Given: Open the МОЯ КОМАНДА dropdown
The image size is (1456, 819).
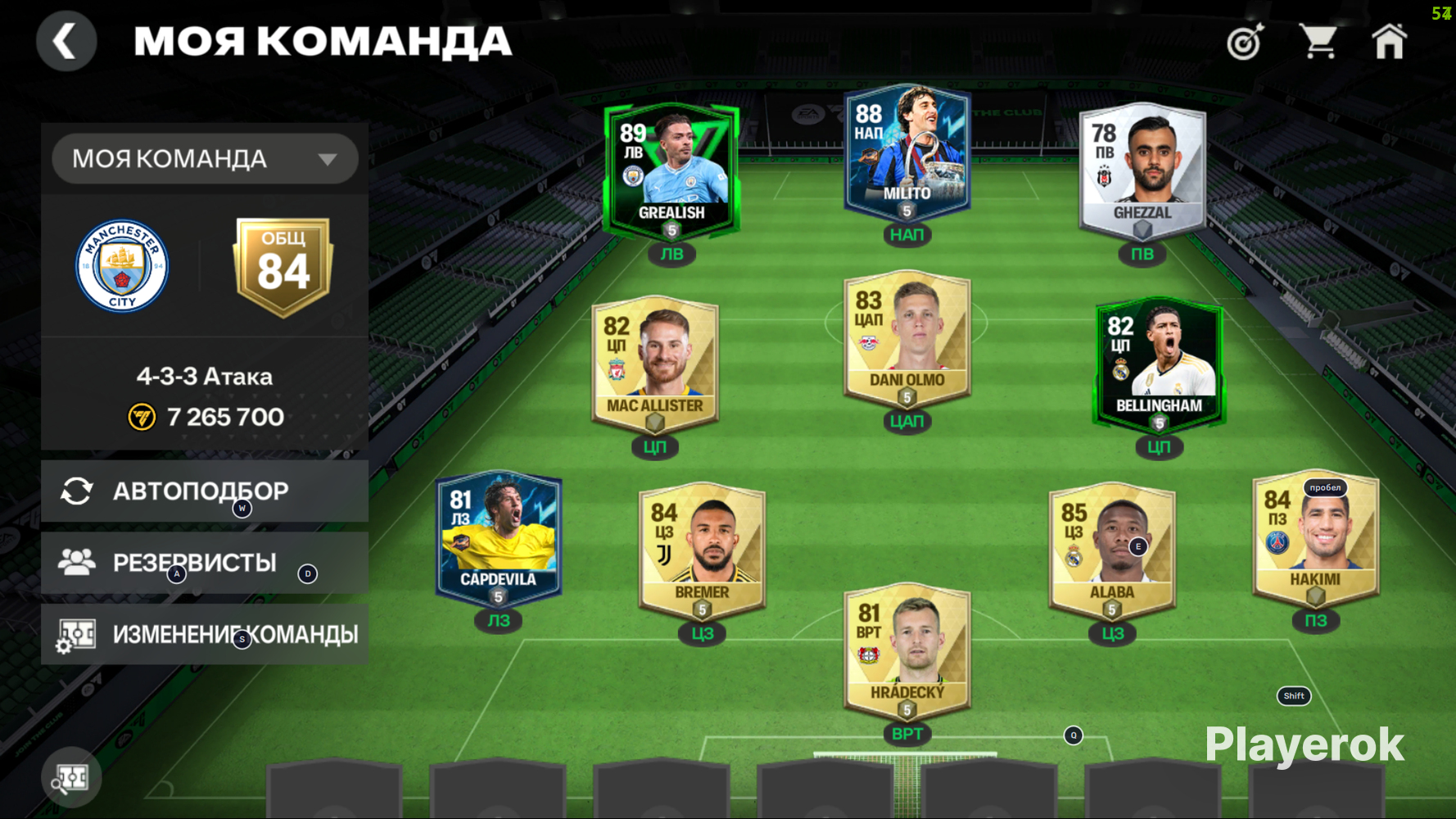Looking at the screenshot, I should pyautogui.click(x=205, y=158).
